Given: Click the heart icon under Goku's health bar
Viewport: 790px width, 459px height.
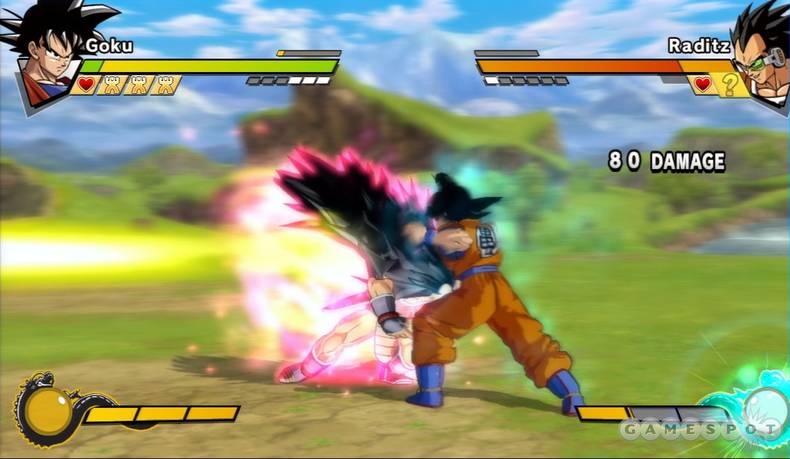Looking at the screenshot, I should [x=86, y=84].
